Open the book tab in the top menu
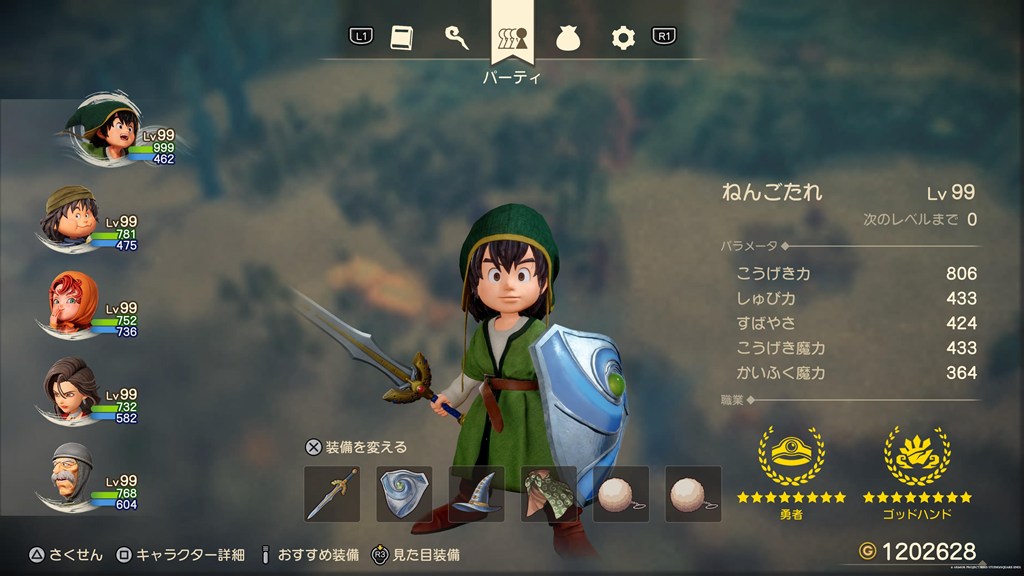Viewport: 1024px width, 576px height. tap(400, 38)
